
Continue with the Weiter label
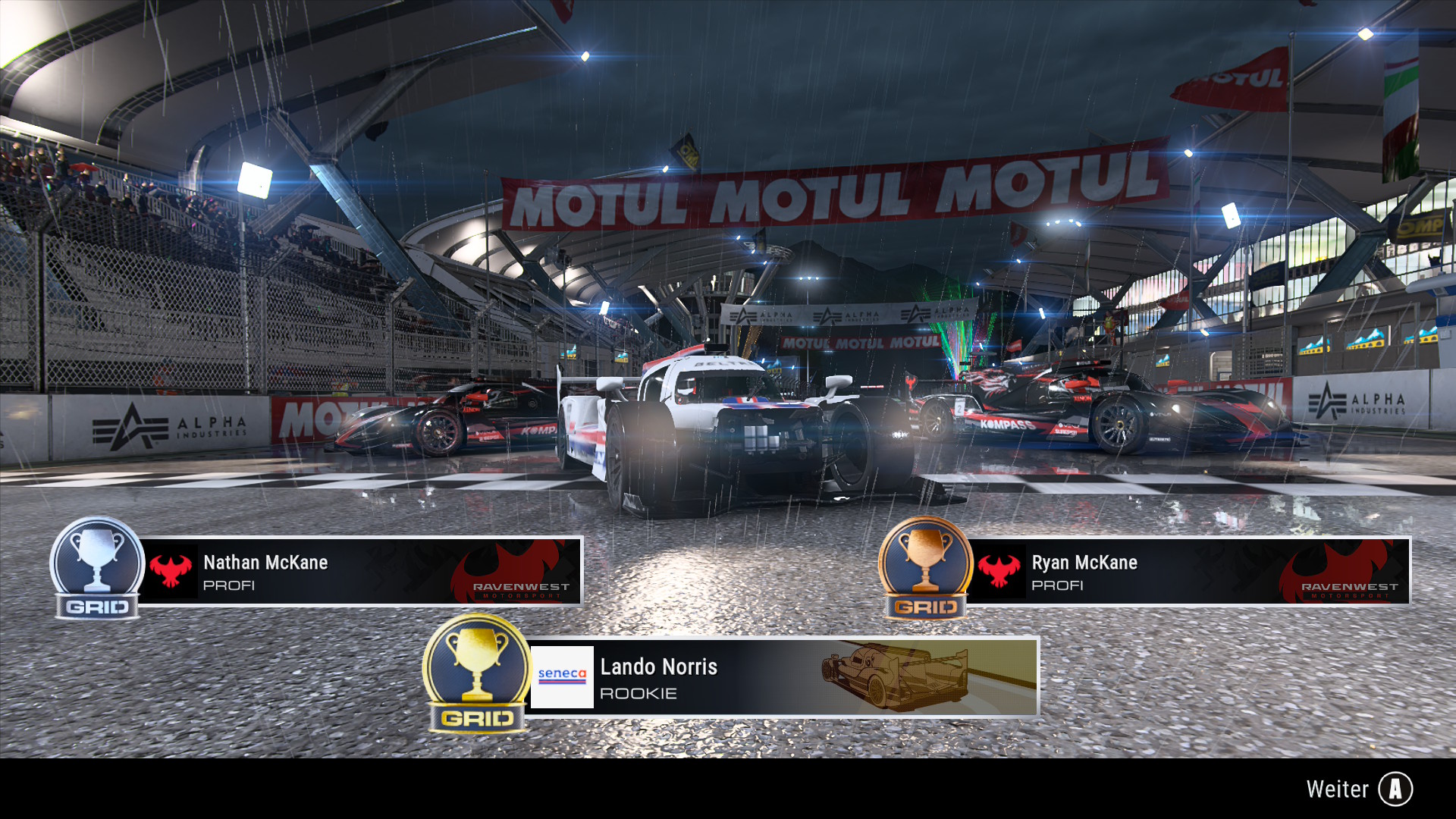tap(1338, 789)
